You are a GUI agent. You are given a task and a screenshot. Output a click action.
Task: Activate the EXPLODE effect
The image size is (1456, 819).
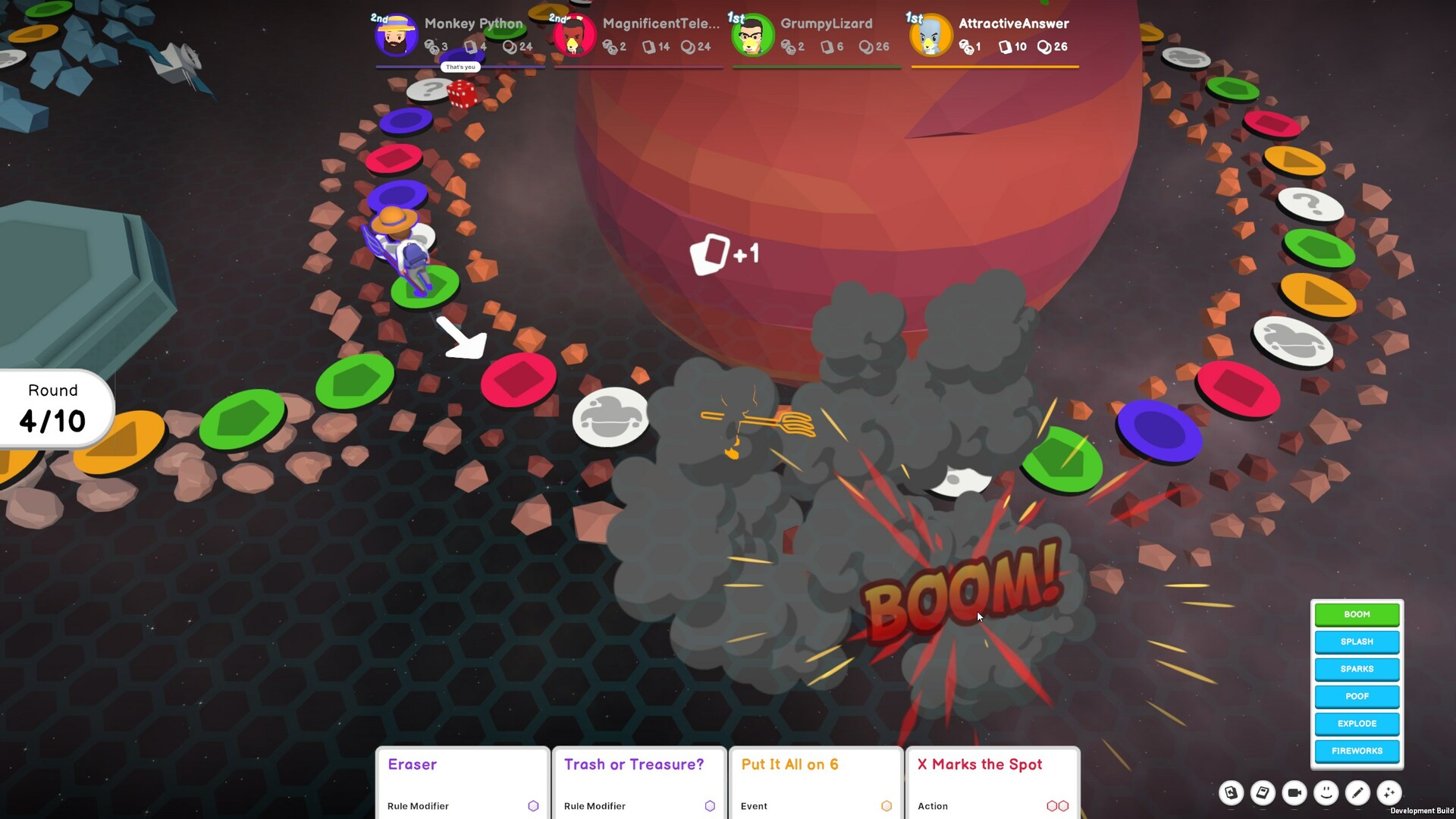[1357, 723]
